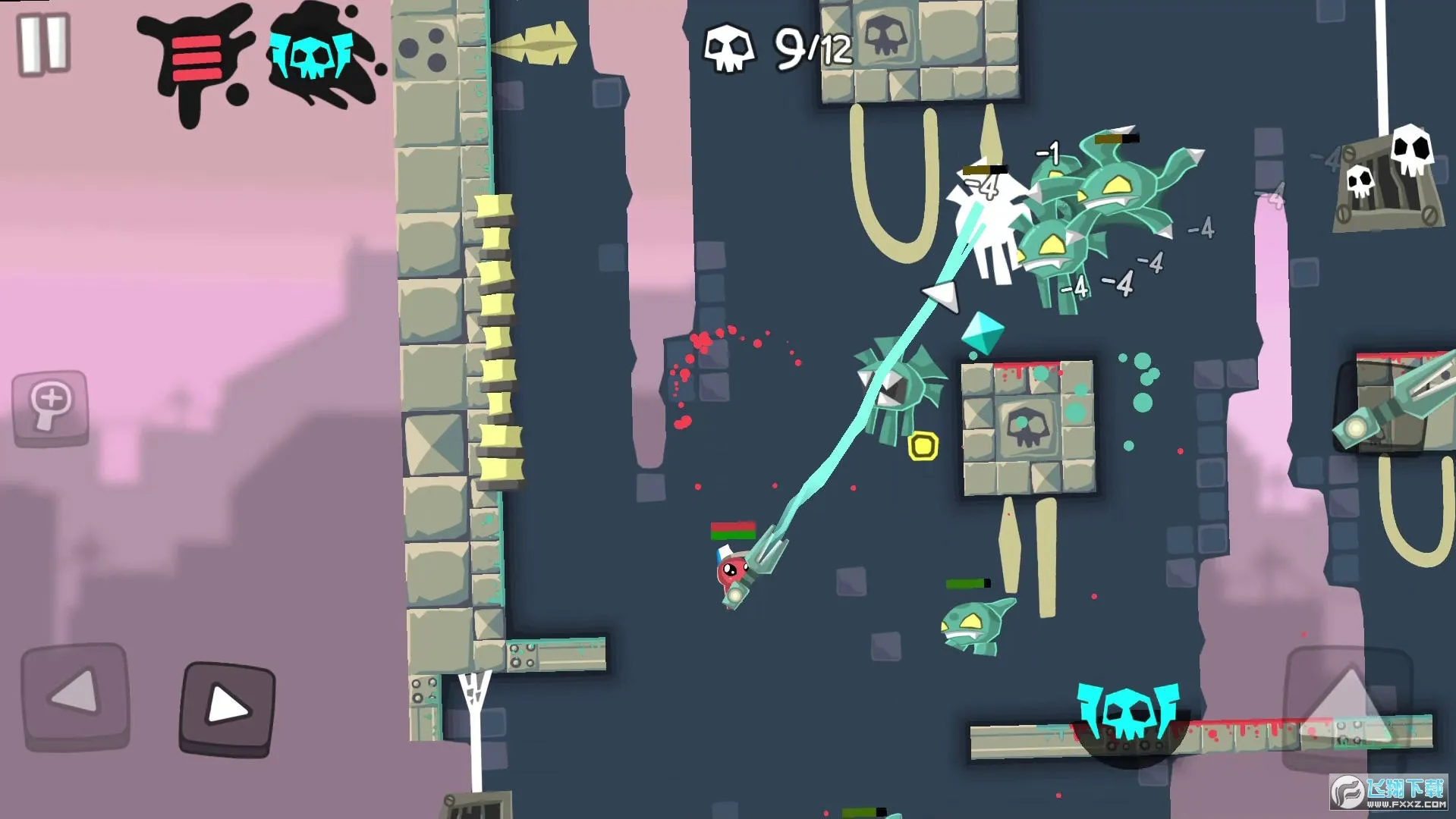Tap the move left arrow button

click(75, 695)
